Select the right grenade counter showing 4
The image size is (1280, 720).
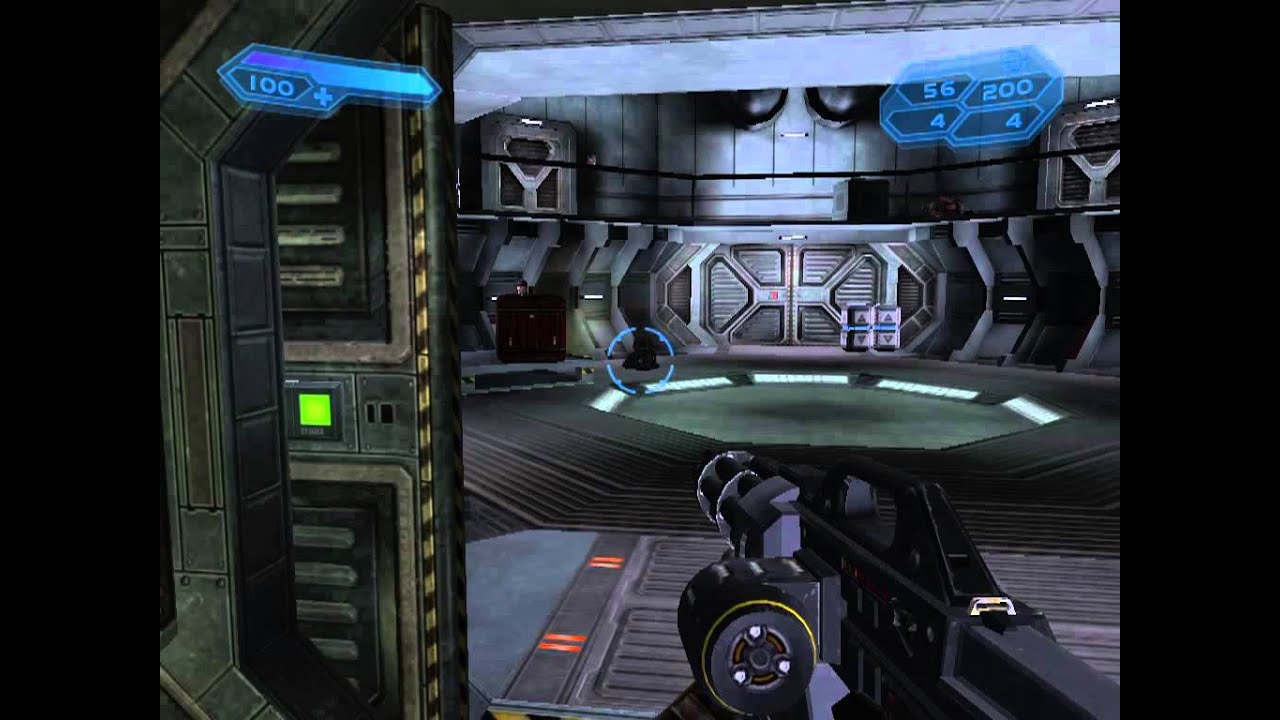(x=1013, y=121)
